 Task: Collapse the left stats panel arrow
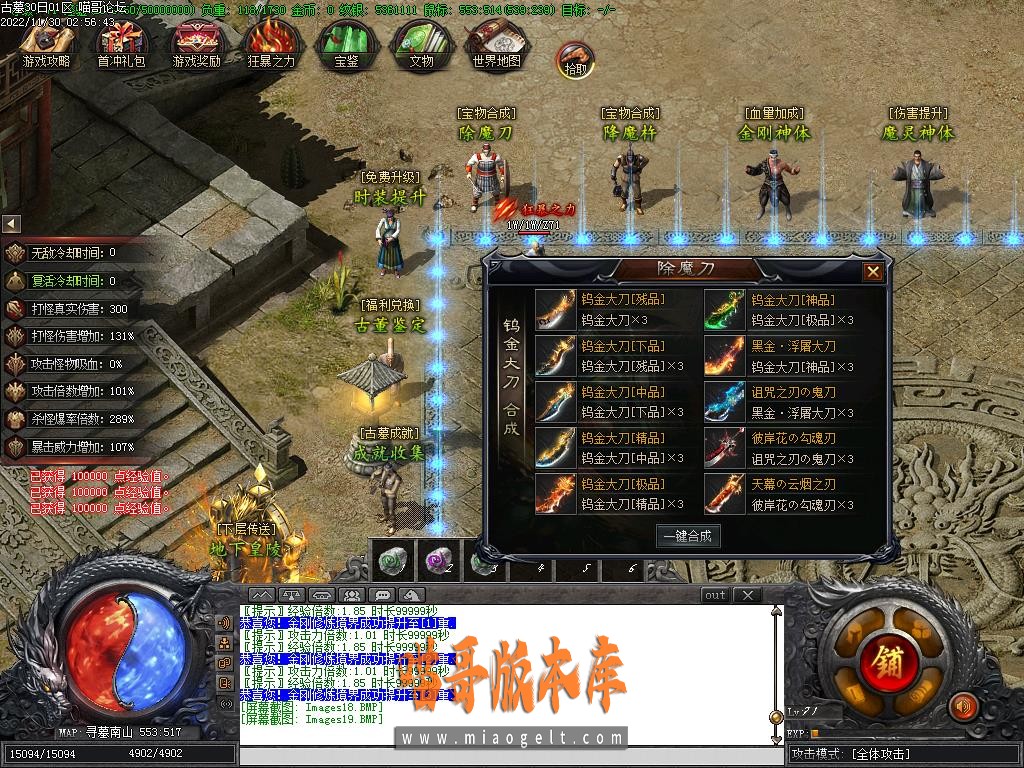[11, 224]
